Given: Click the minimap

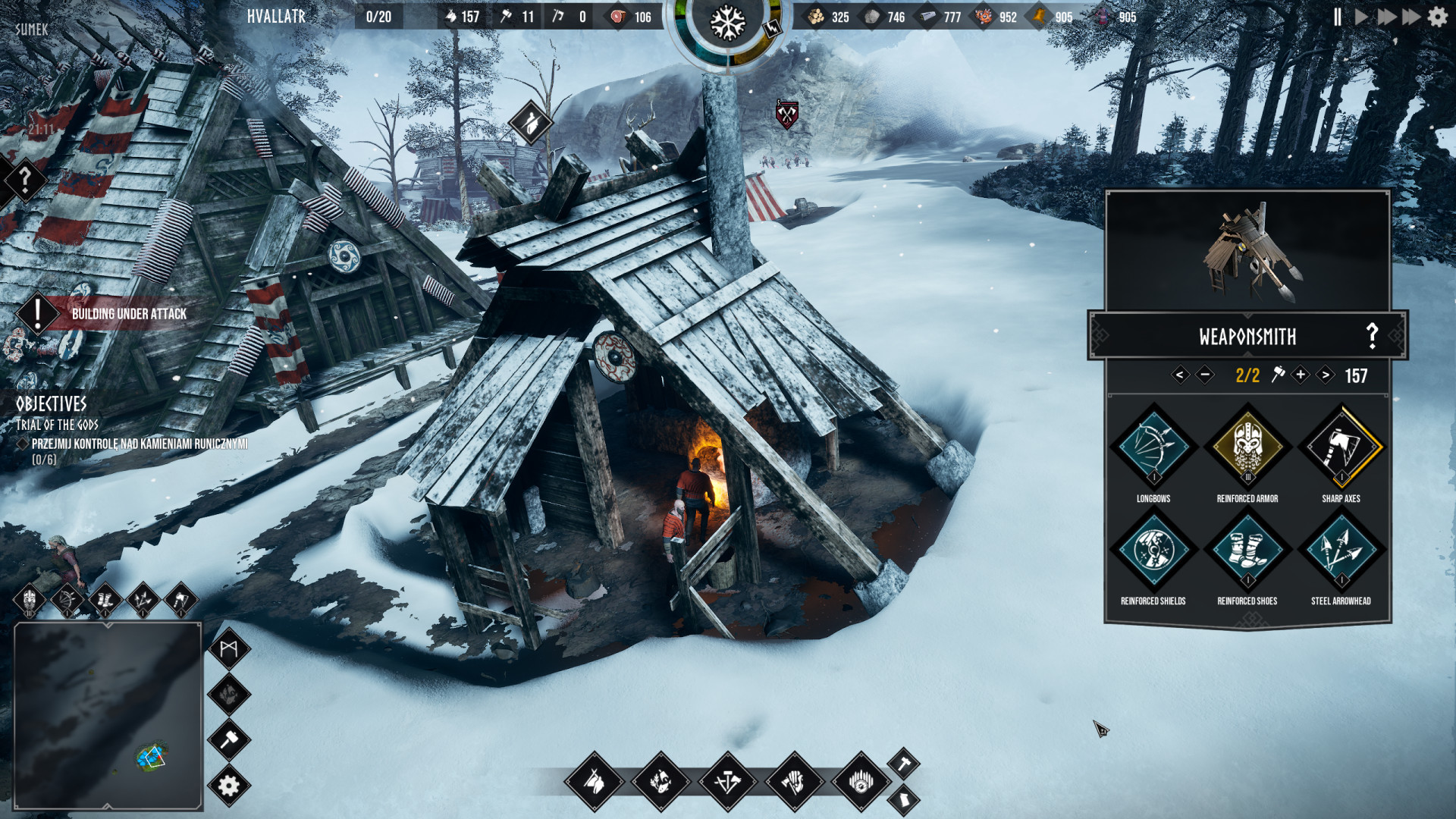Looking at the screenshot, I should point(108,716).
